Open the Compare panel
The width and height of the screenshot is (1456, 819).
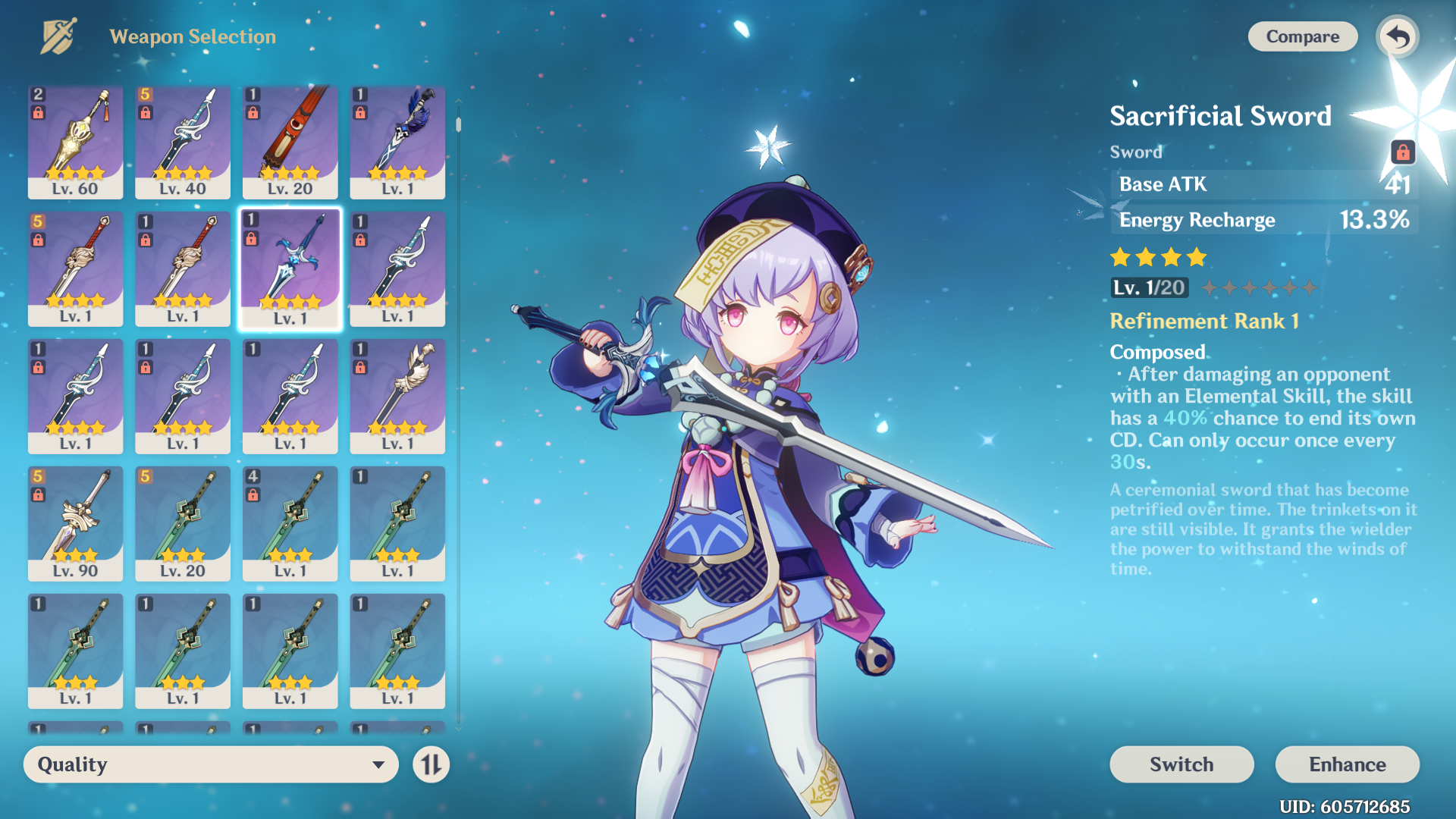point(1302,36)
